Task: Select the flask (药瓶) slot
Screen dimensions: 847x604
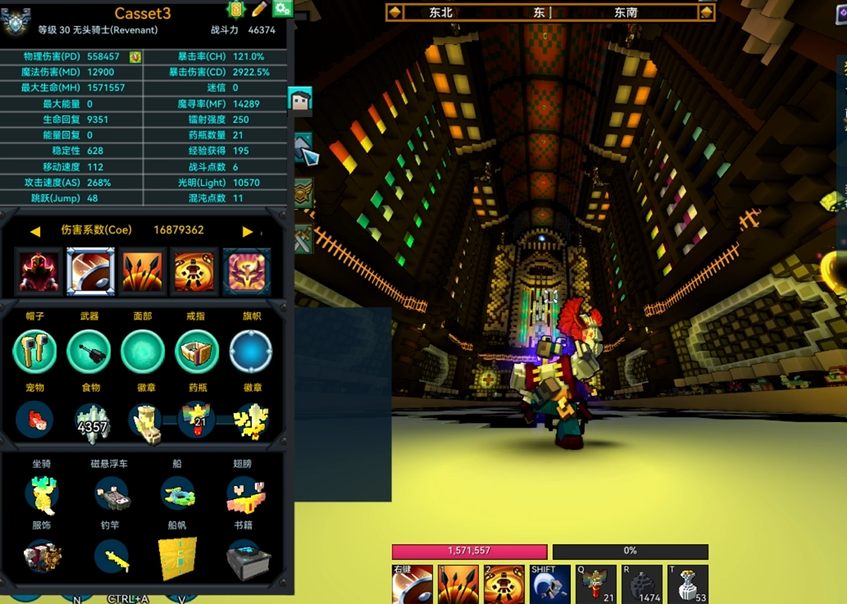Action: [197, 421]
